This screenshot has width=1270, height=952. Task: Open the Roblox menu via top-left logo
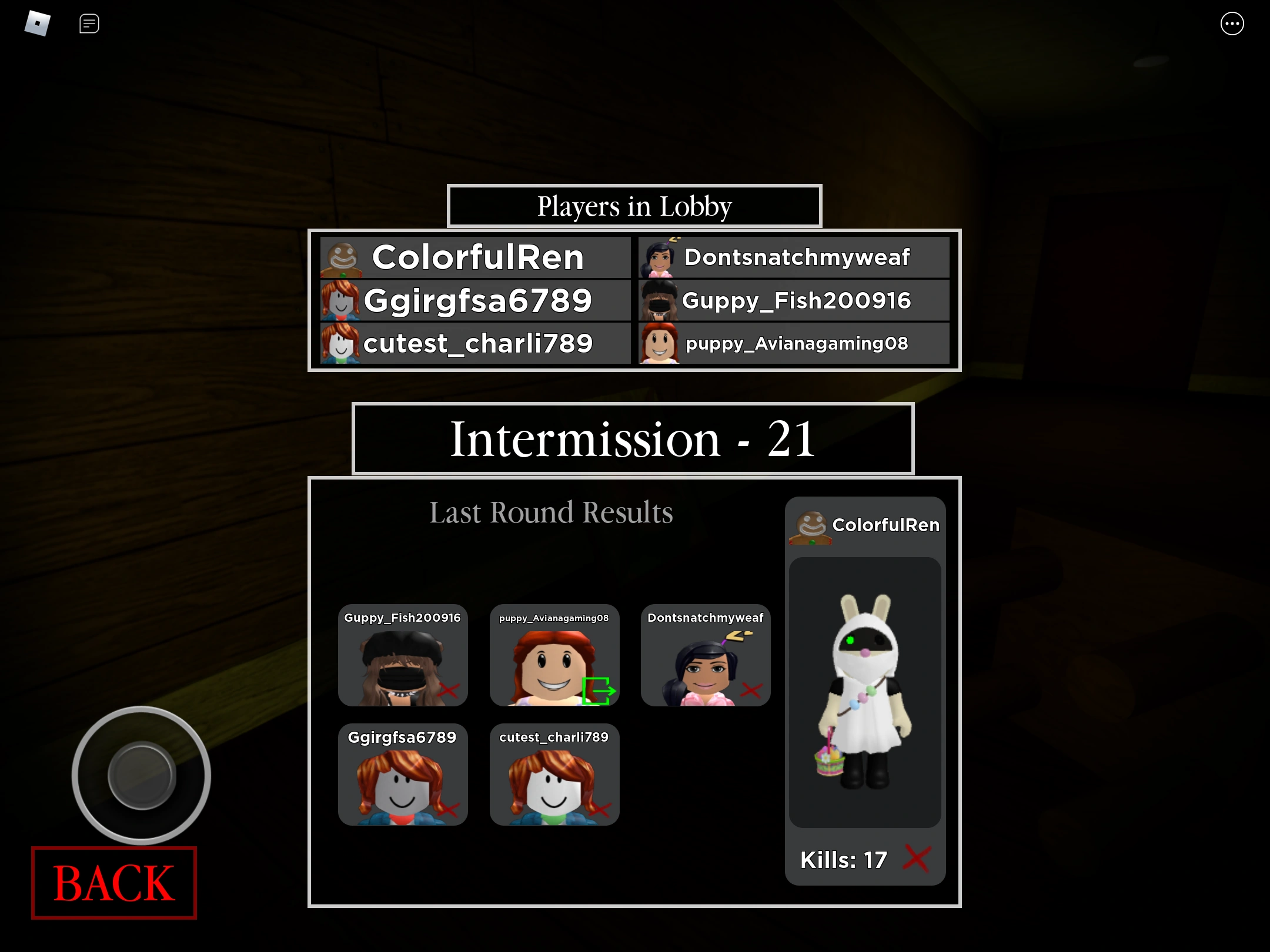coord(36,24)
